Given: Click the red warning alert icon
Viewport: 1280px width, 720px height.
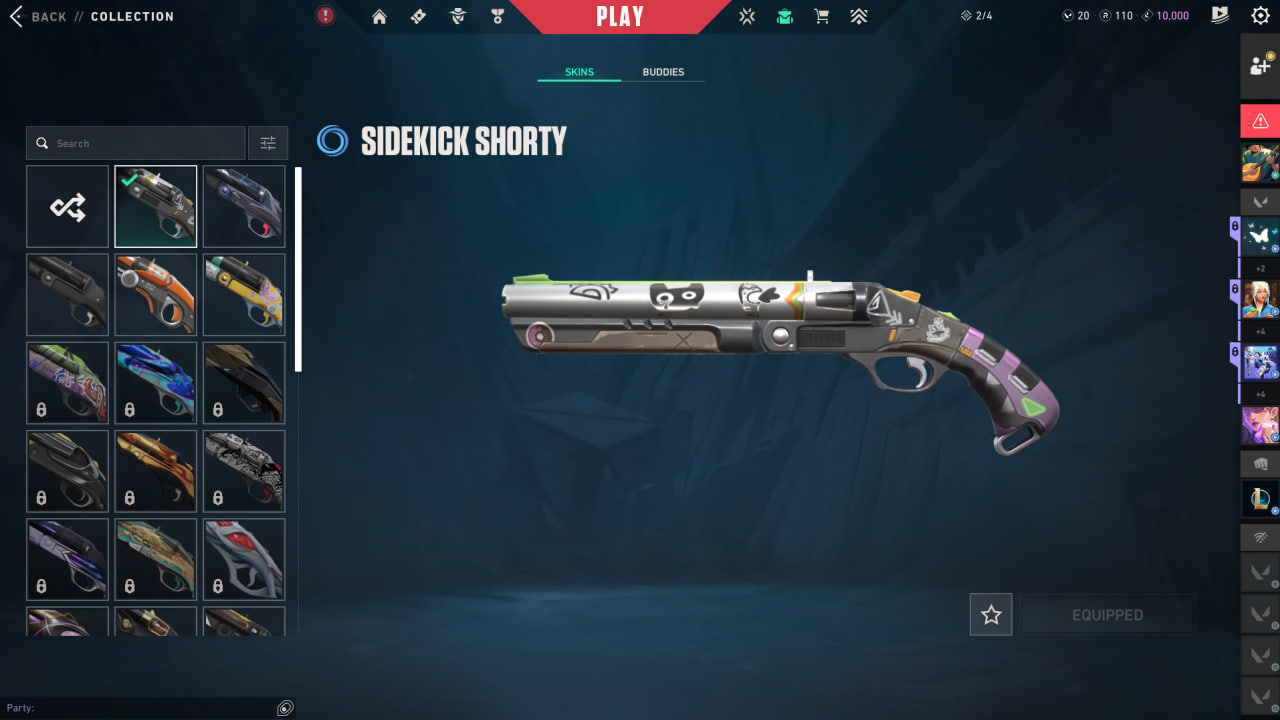Looking at the screenshot, I should tap(1260, 121).
